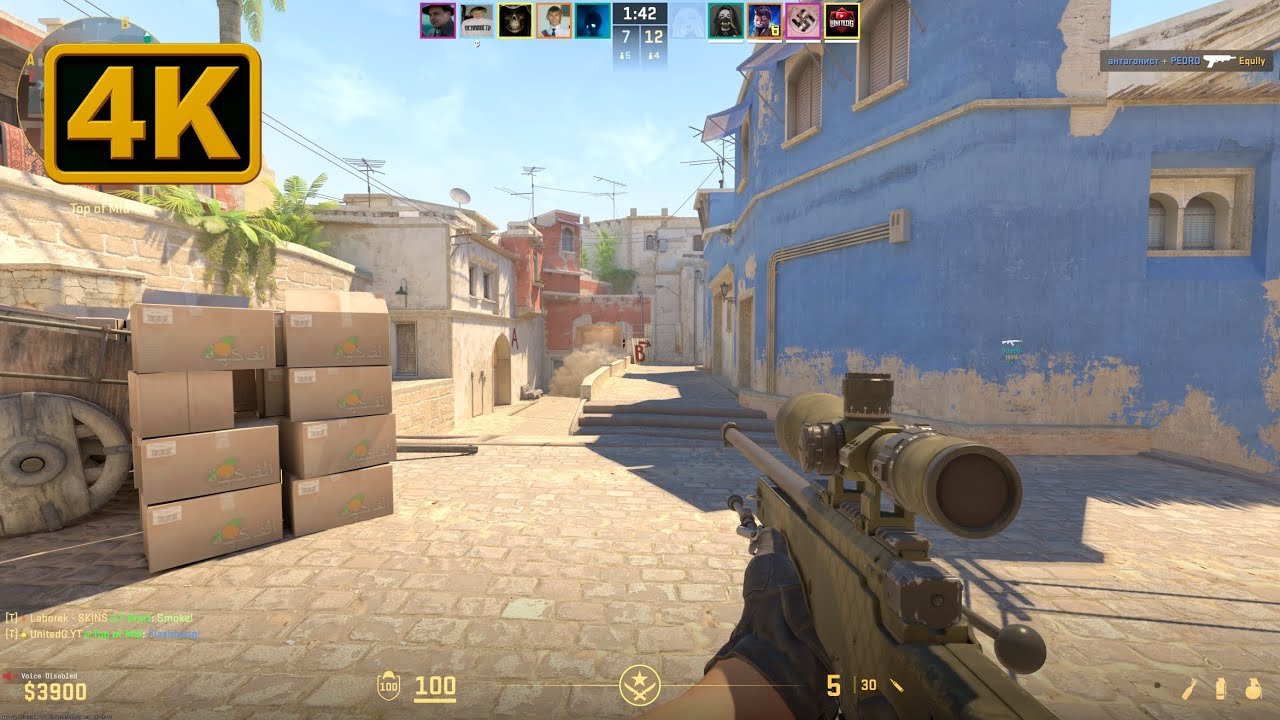Select the cat character player avatar
Screen dimensions: 1280x720
pyautogui.click(x=764, y=21)
